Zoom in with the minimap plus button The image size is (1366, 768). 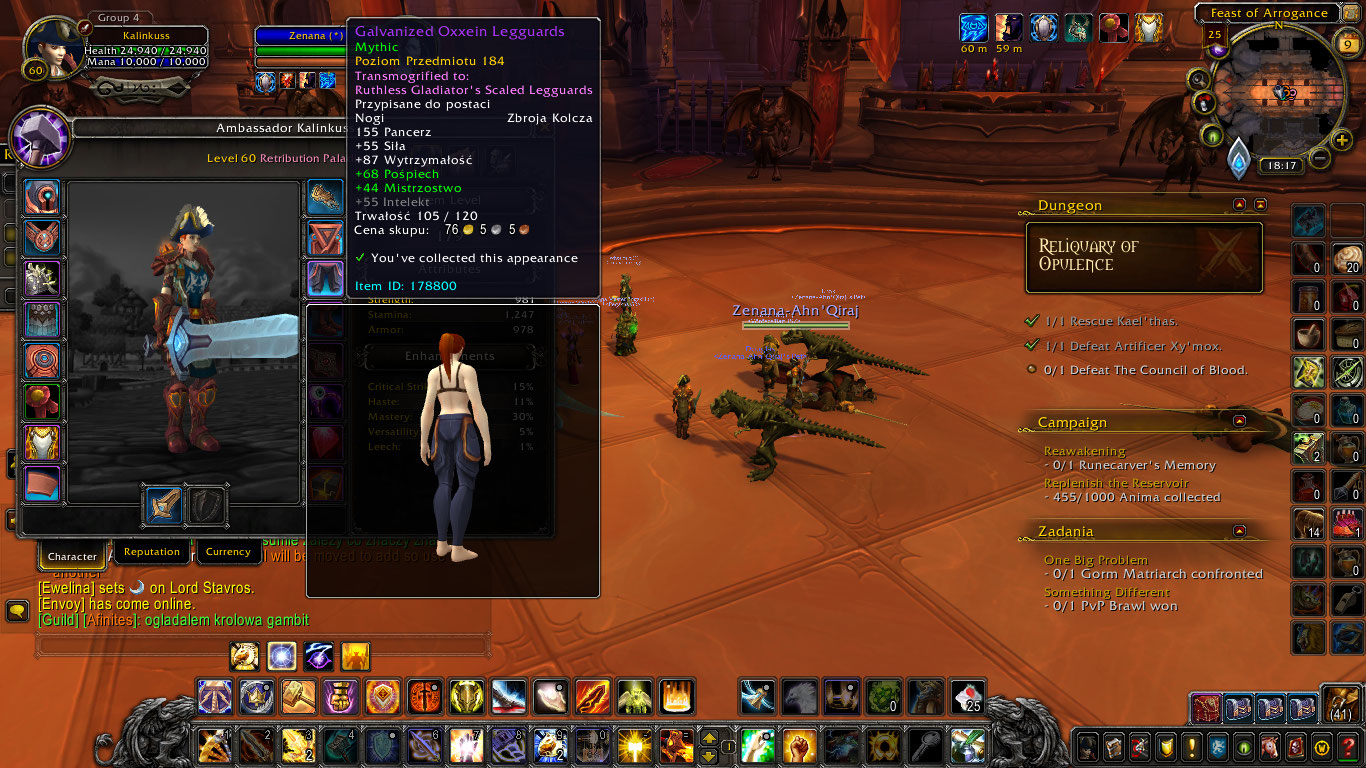1341,139
